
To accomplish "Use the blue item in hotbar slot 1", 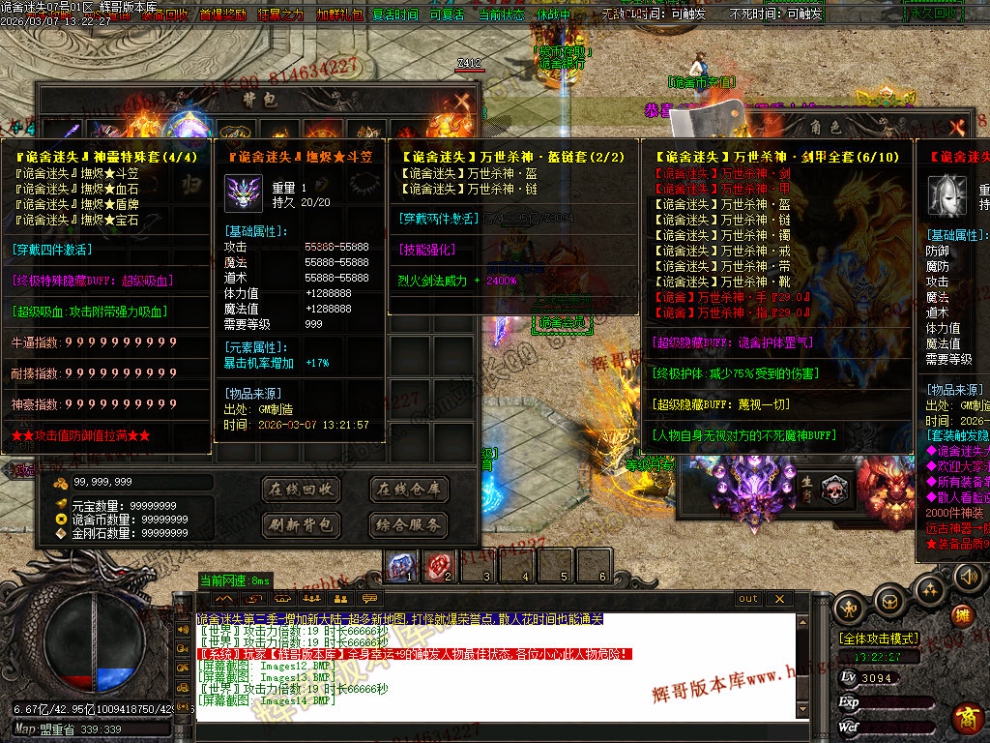I will pos(402,565).
